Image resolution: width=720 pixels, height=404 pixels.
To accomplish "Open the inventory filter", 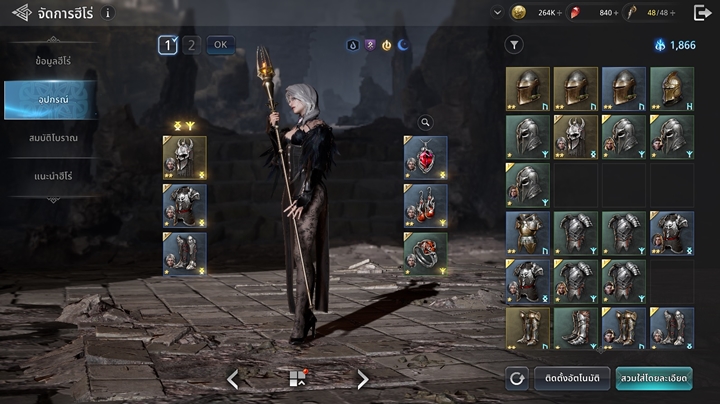I will click(x=514, y=45).
